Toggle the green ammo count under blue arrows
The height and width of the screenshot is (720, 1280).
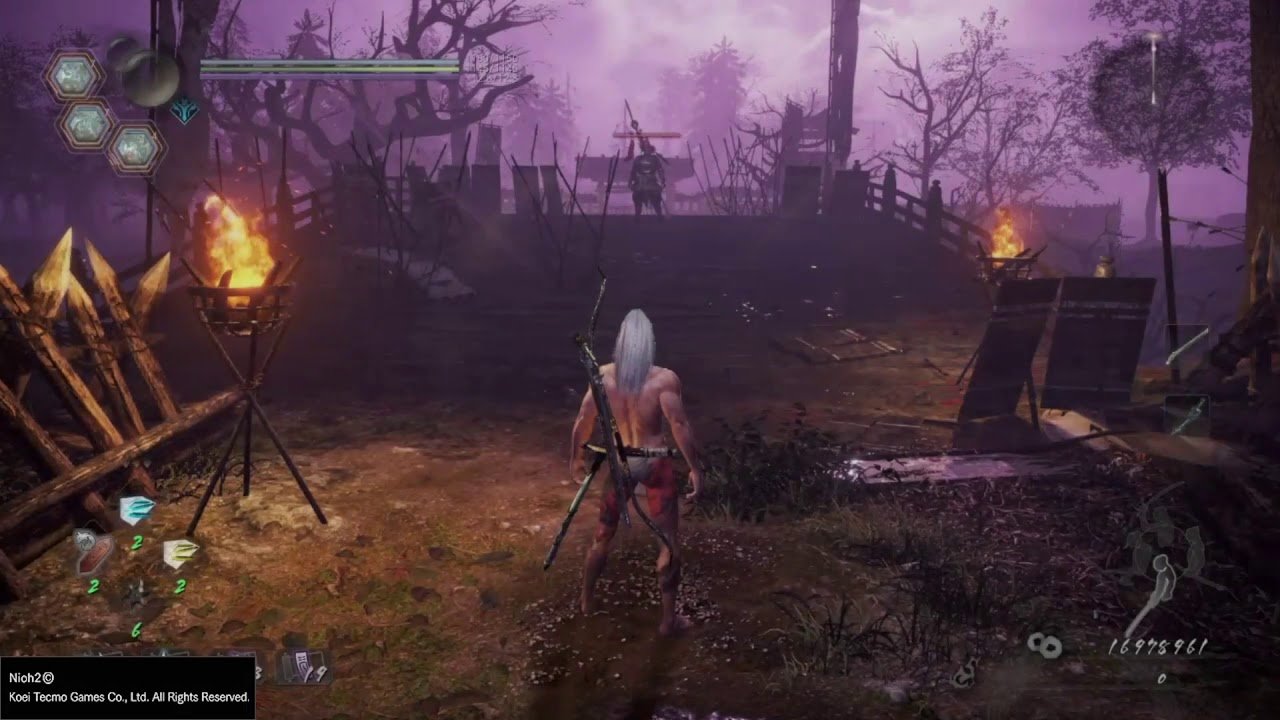[x=137, y=543]
